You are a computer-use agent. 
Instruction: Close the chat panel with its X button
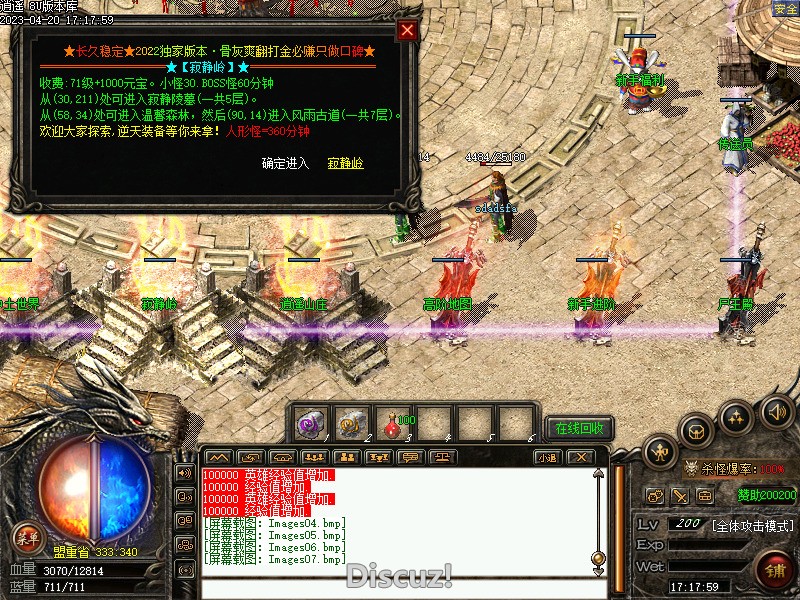point(579,457)
